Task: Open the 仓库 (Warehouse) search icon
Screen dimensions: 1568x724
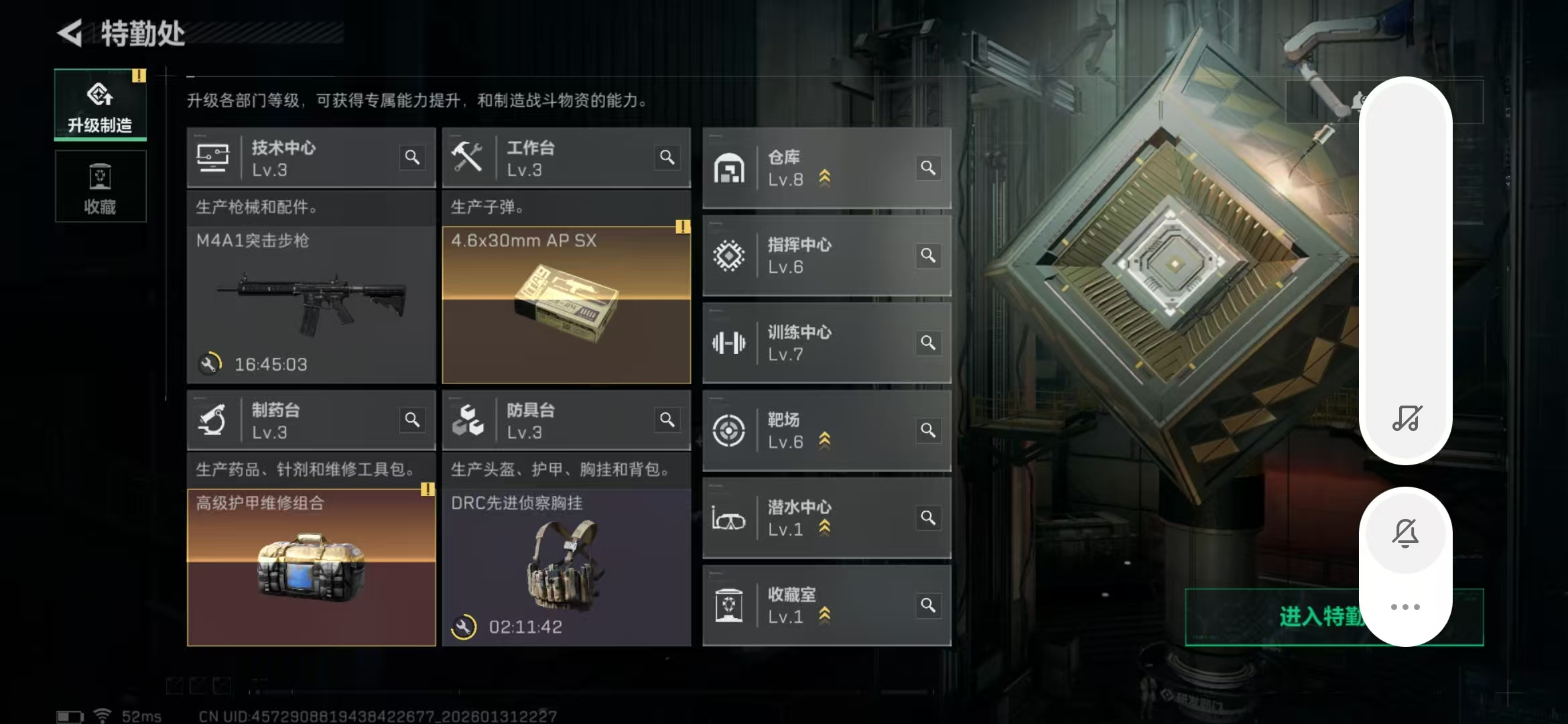Action: pos(929,168)
